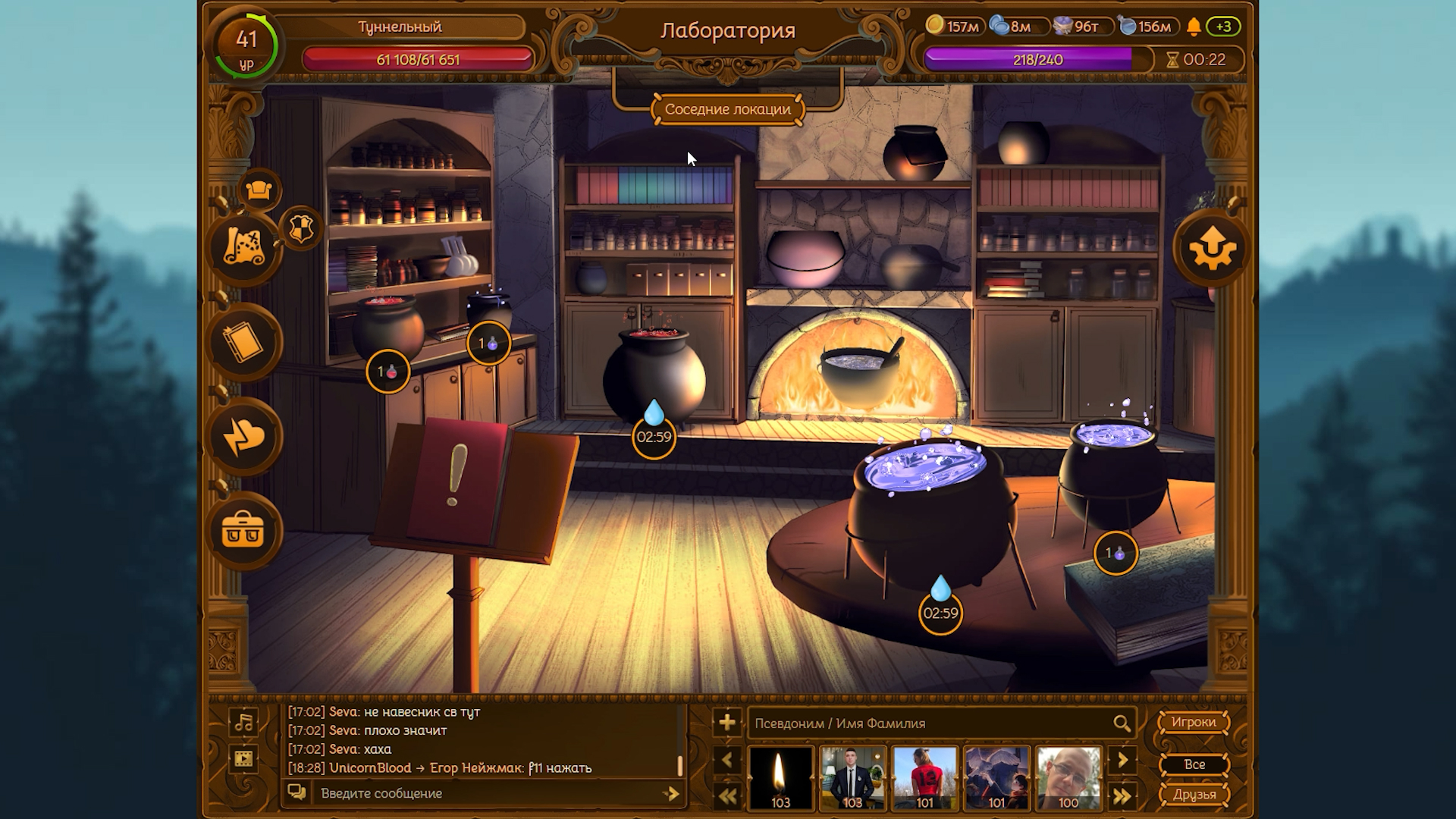Viewport: 1456px width, 819px height.
Task: Open the gear with arrow upgrade button
Action: [x=1211, y=248]
